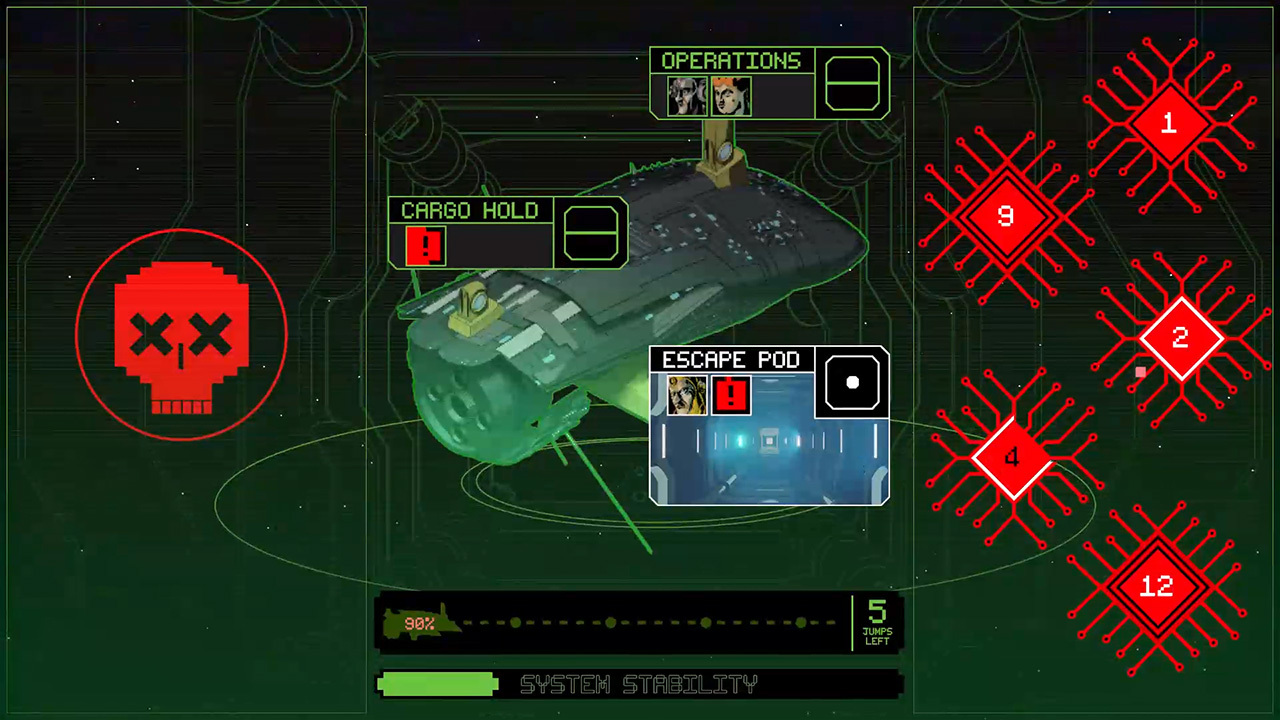Viewport: 1280px width, 720px height.
Task: Select the circuit die showing 12
Action: pyautogui.click(x=1156, y=587)
